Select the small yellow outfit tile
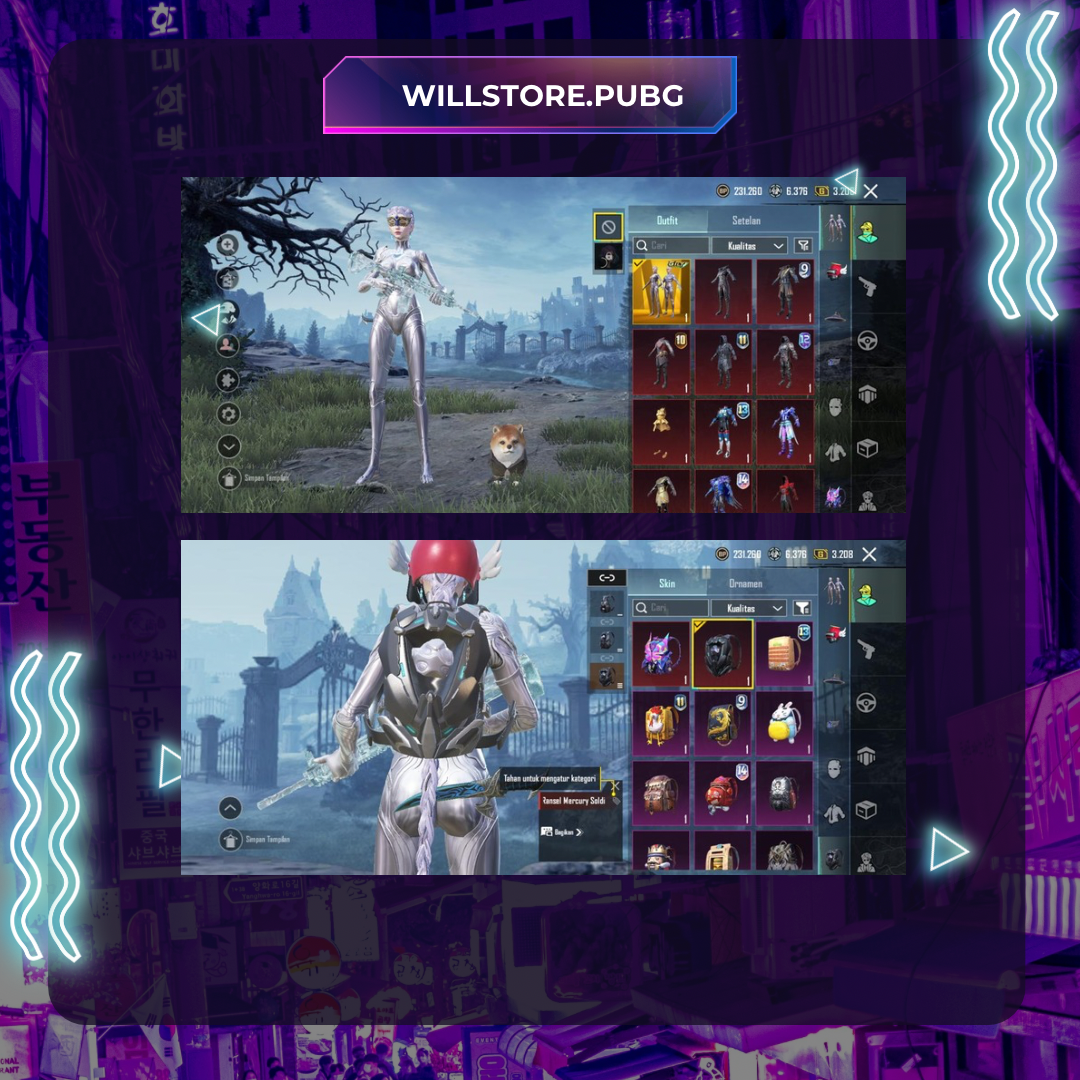 tap(661, 431)
